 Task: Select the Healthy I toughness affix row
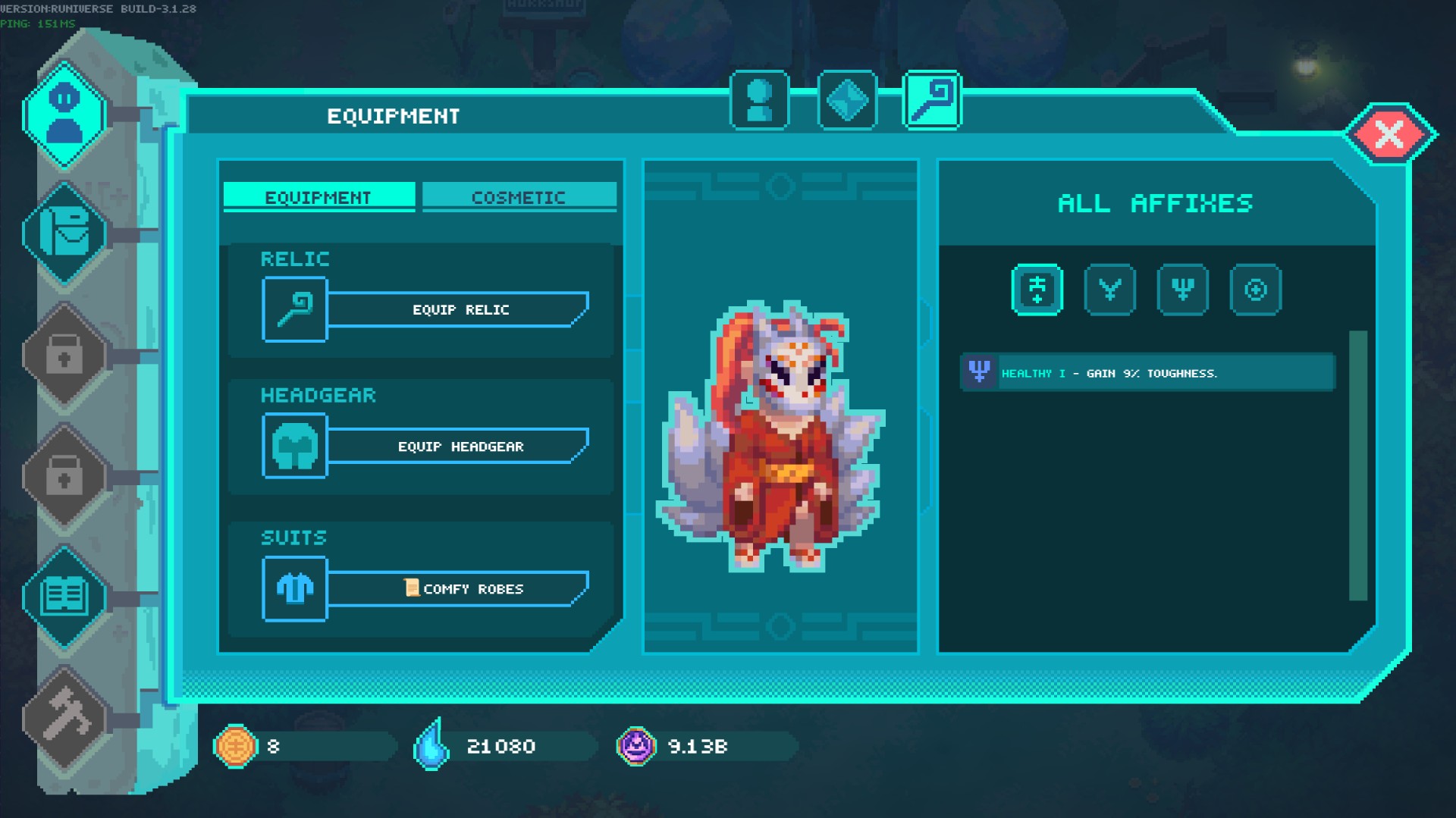pos(1147,373)
